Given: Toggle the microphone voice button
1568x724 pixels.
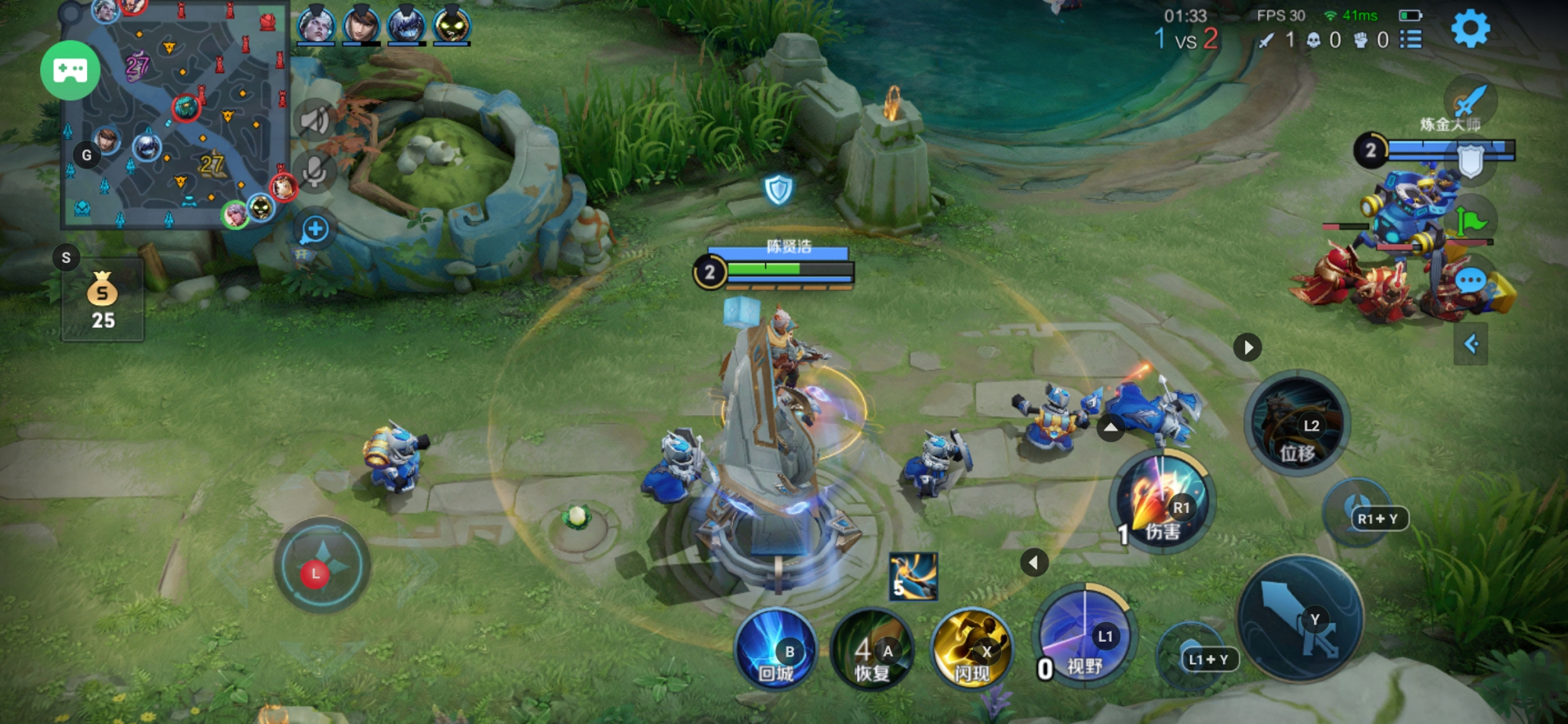Looking at the screenshot, I should click(315, 172).
